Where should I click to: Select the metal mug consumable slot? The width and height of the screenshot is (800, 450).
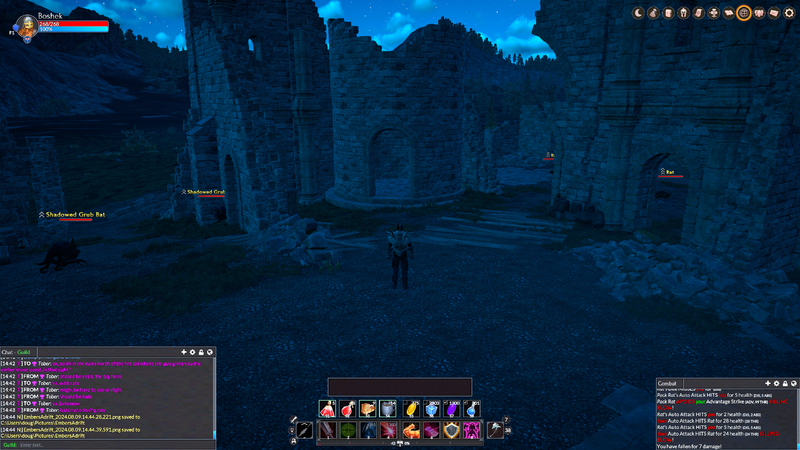pyautogui.click(x=388, y=408)
